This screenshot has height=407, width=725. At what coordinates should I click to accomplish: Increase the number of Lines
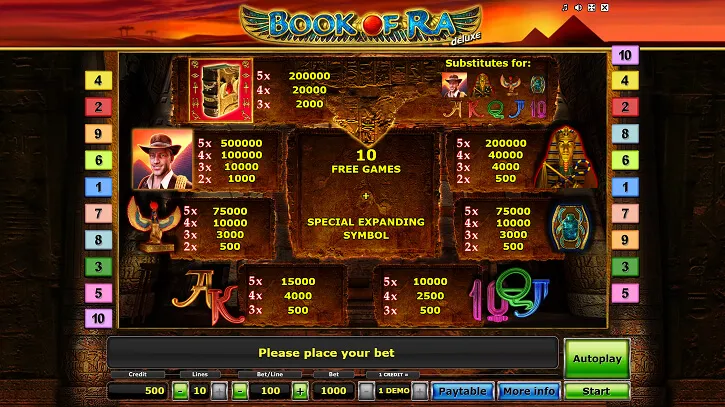click(219, 391)
